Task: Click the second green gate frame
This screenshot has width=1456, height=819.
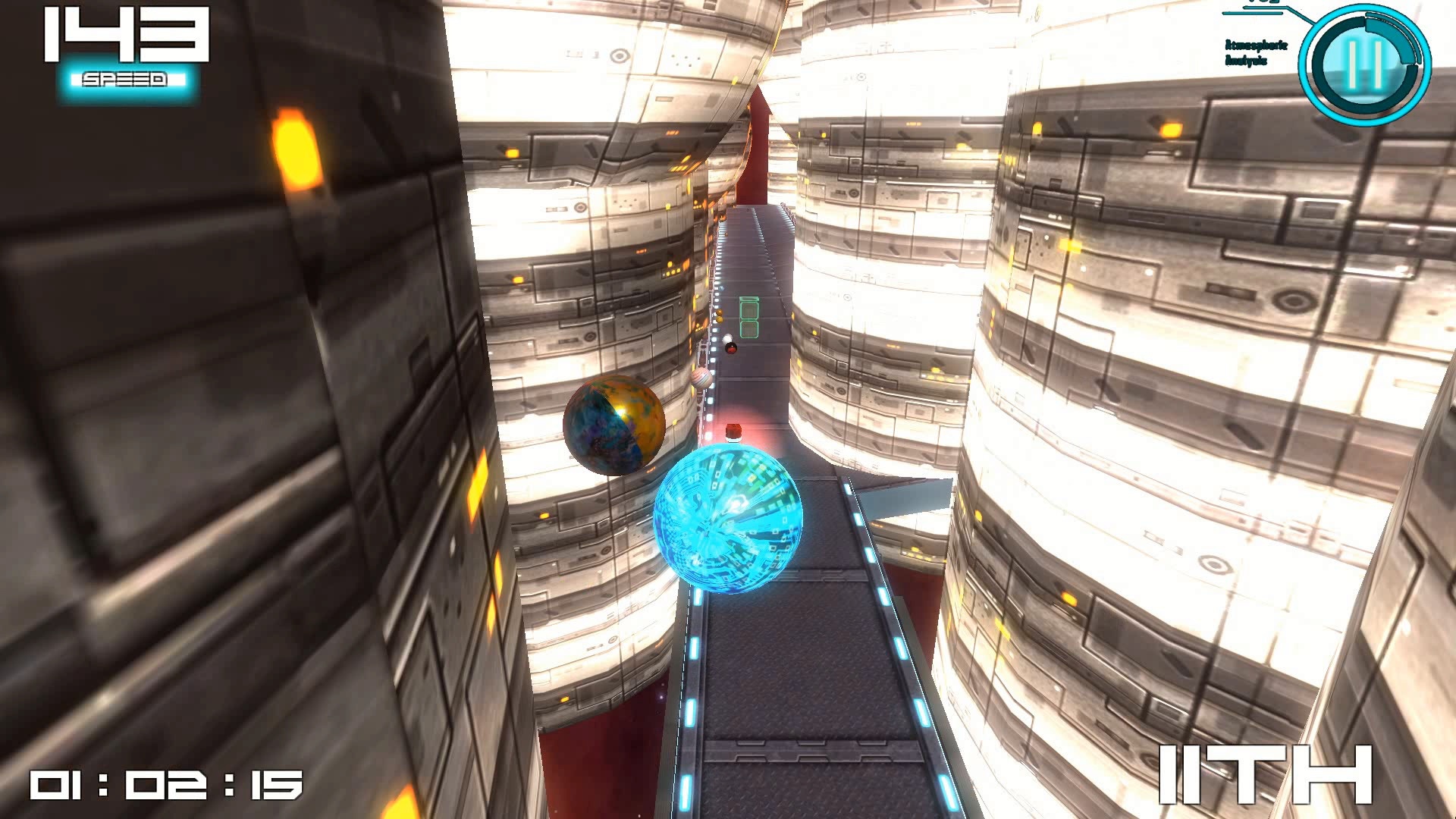Action: click(749, 329)
